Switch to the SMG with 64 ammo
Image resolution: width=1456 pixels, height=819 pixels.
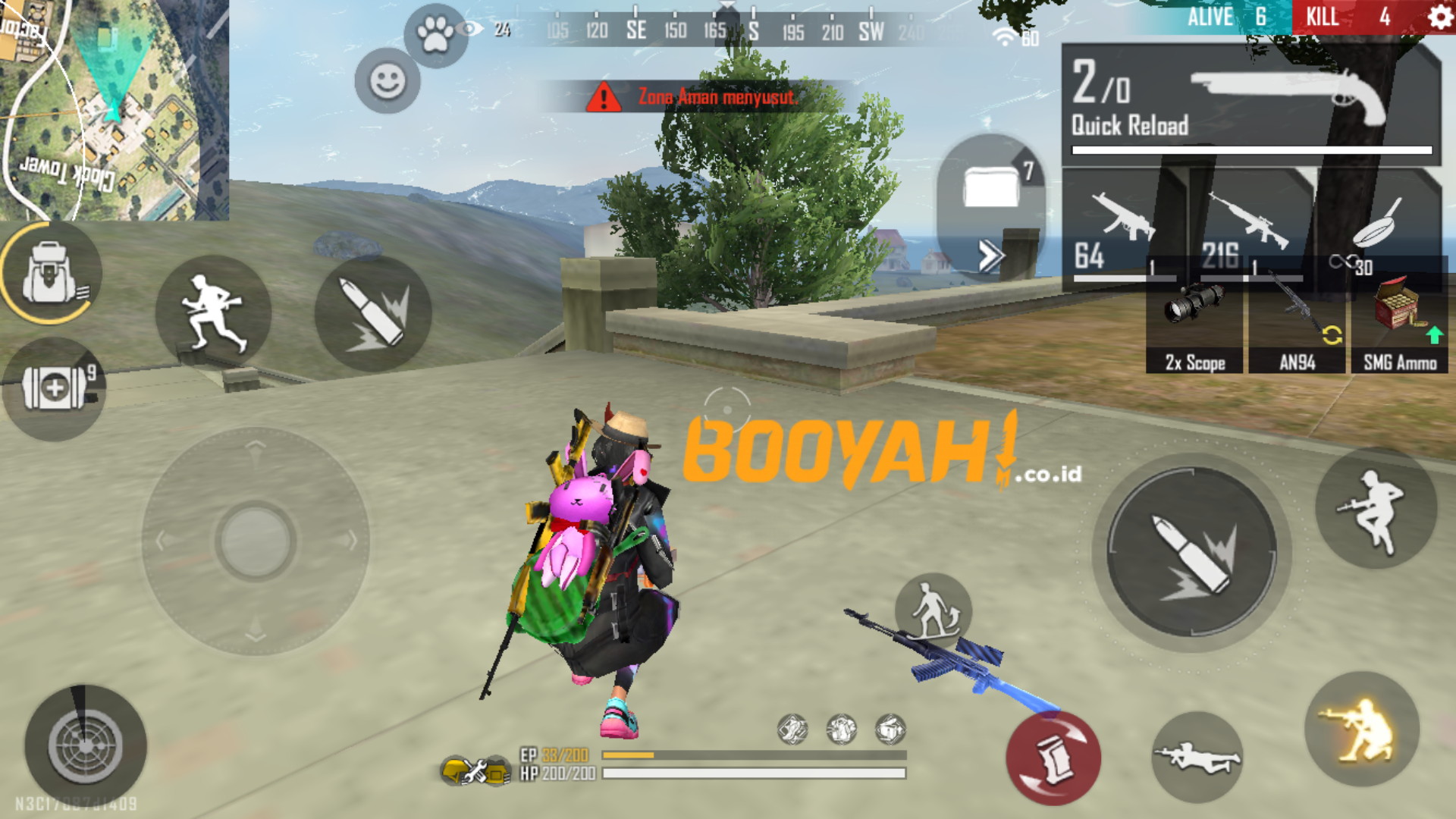(x=1122, y=227)
